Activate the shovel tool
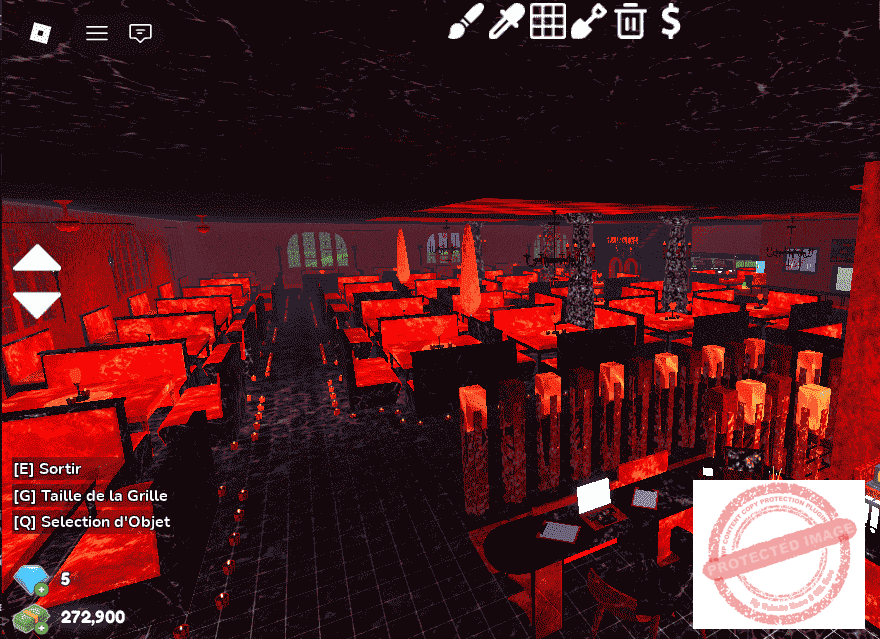Screen dimensions: 880x639 tap(589, 21)
